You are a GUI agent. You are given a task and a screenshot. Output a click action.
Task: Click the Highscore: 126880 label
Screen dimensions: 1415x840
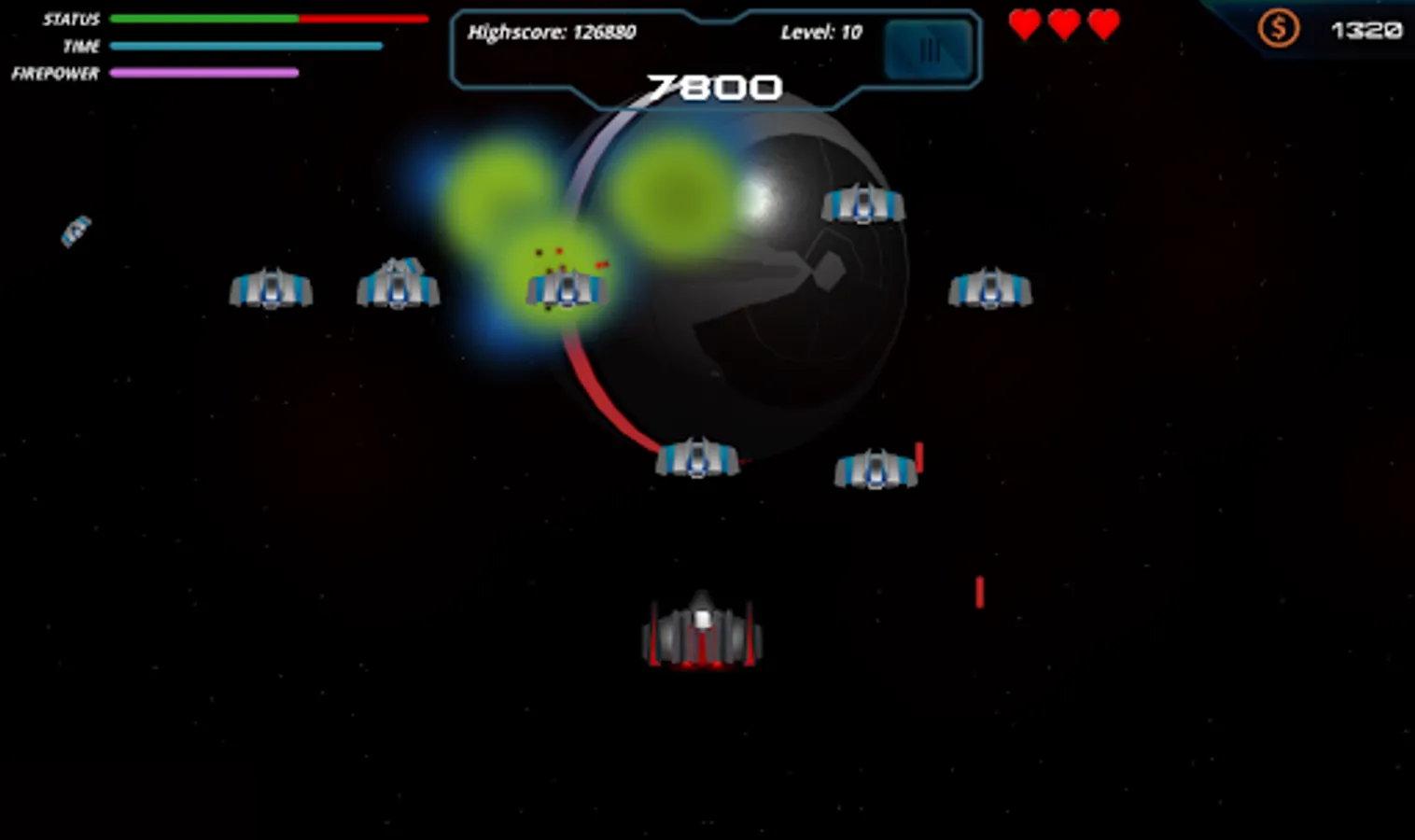[553, 32]
